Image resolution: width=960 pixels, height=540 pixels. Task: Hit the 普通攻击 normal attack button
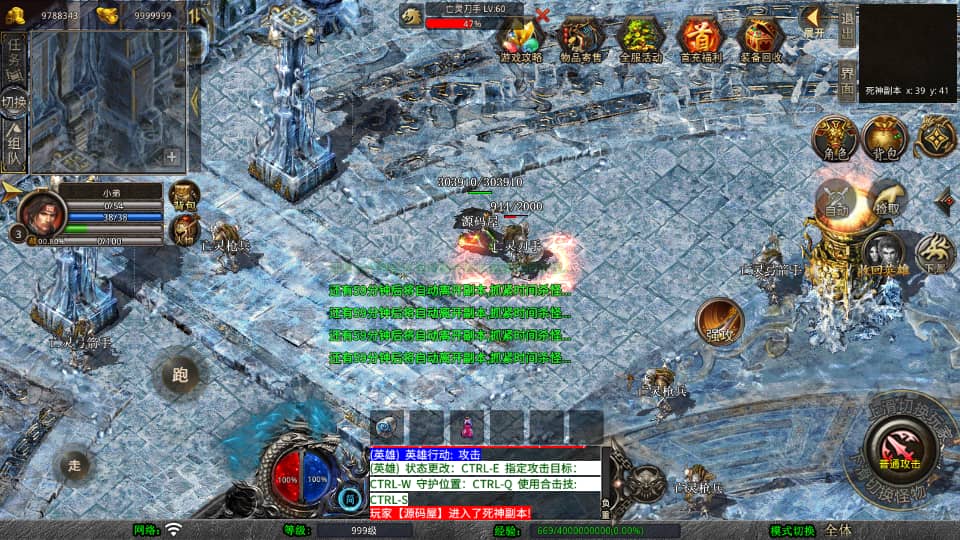(x=899, y=446)
